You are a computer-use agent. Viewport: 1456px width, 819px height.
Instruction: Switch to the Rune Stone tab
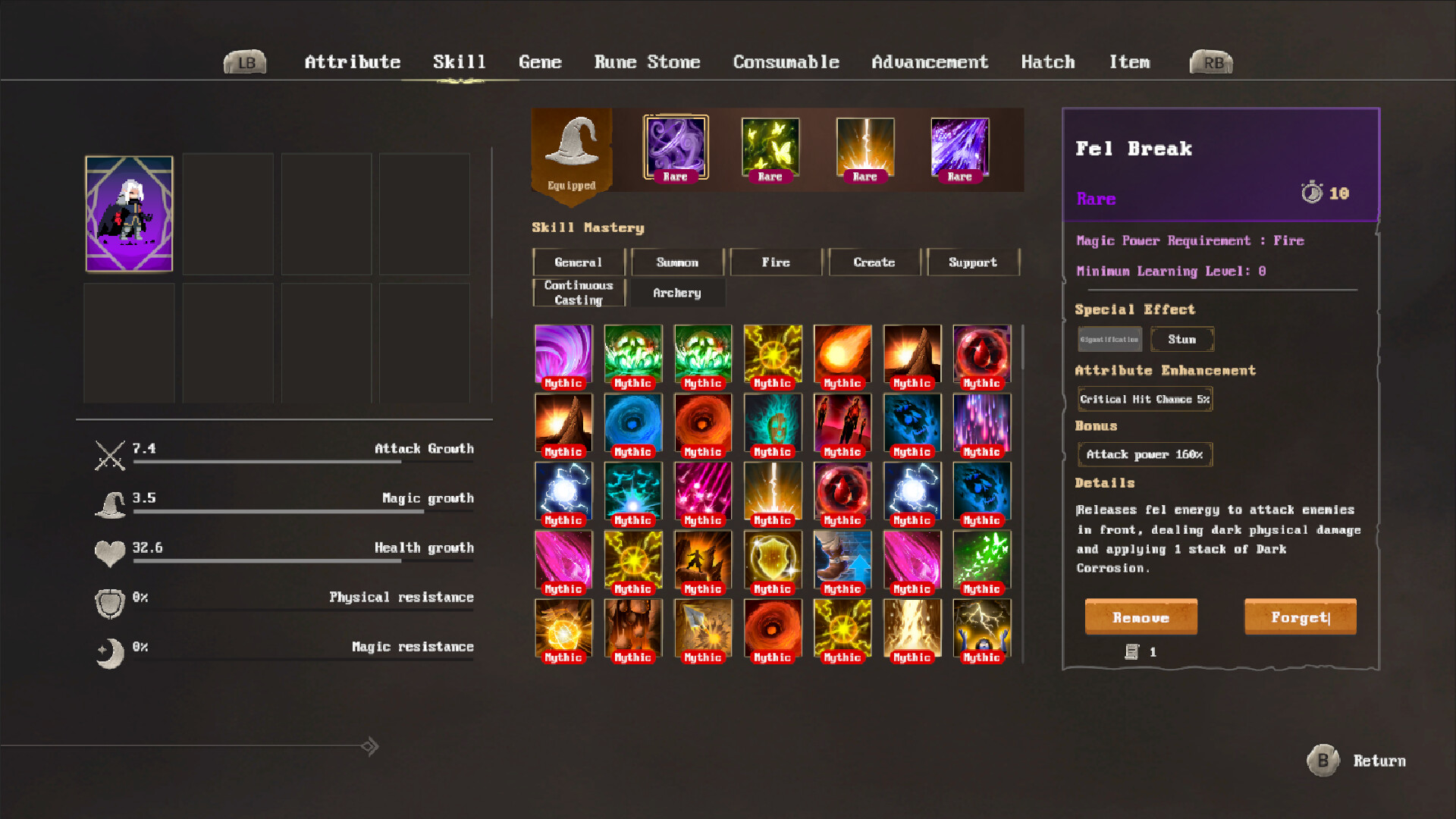647,62
